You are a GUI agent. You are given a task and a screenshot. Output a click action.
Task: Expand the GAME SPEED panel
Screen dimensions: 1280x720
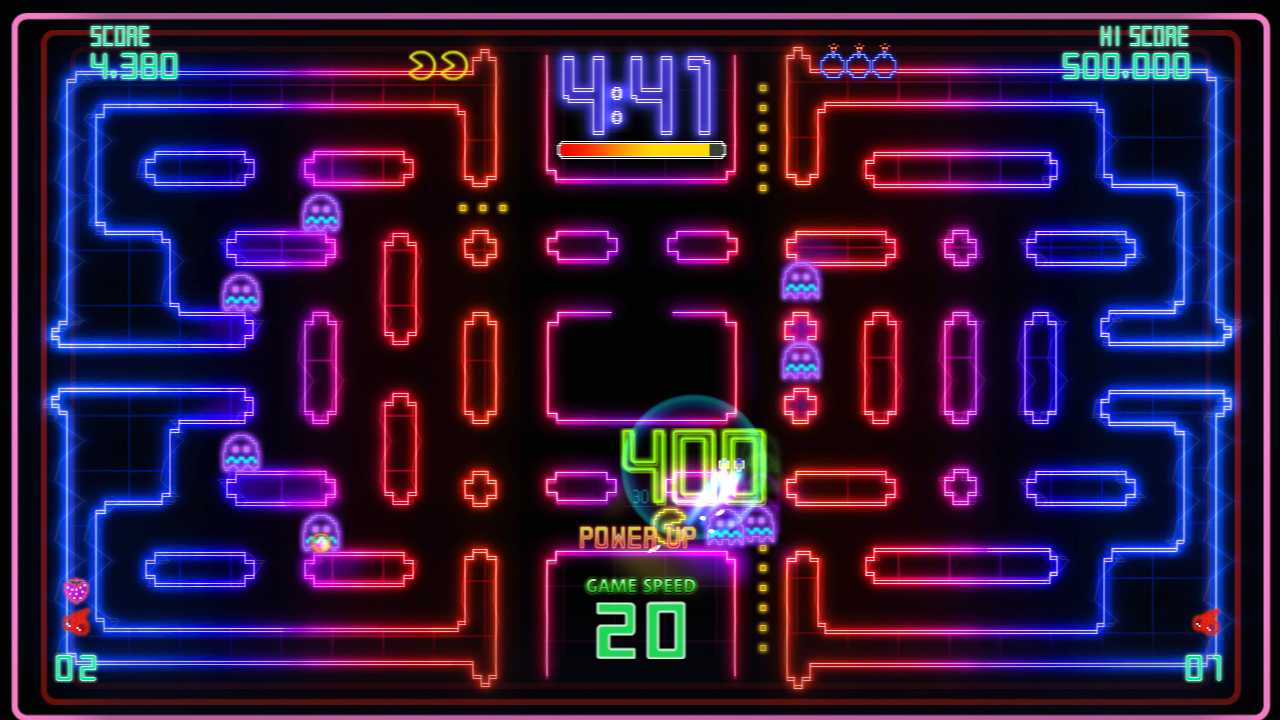pyautogui.click(x=640, y=610)
